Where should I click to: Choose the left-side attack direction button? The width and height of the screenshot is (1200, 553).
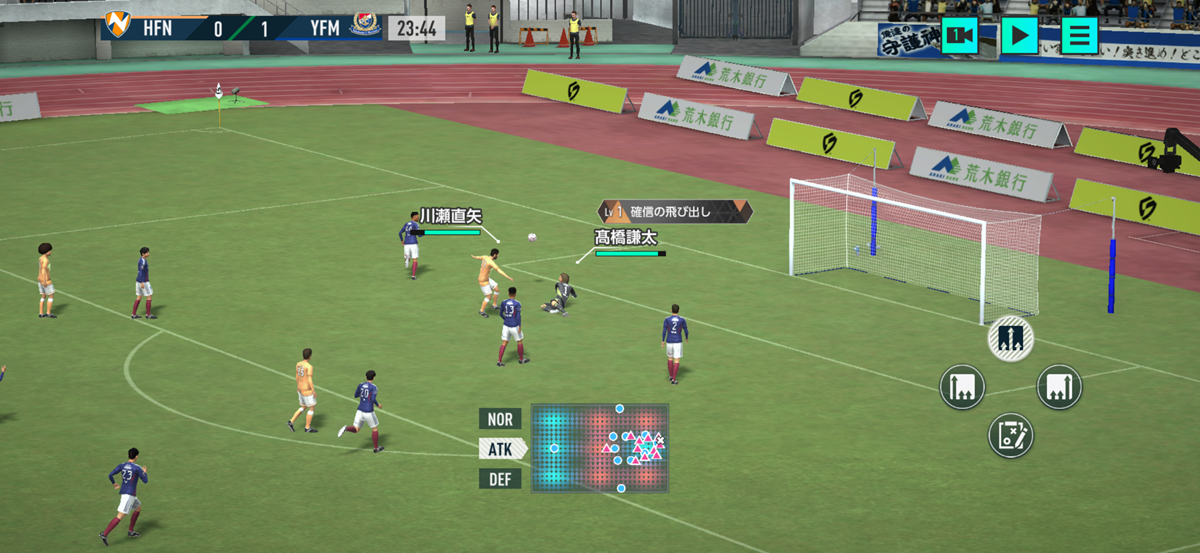tap(962, 387)
